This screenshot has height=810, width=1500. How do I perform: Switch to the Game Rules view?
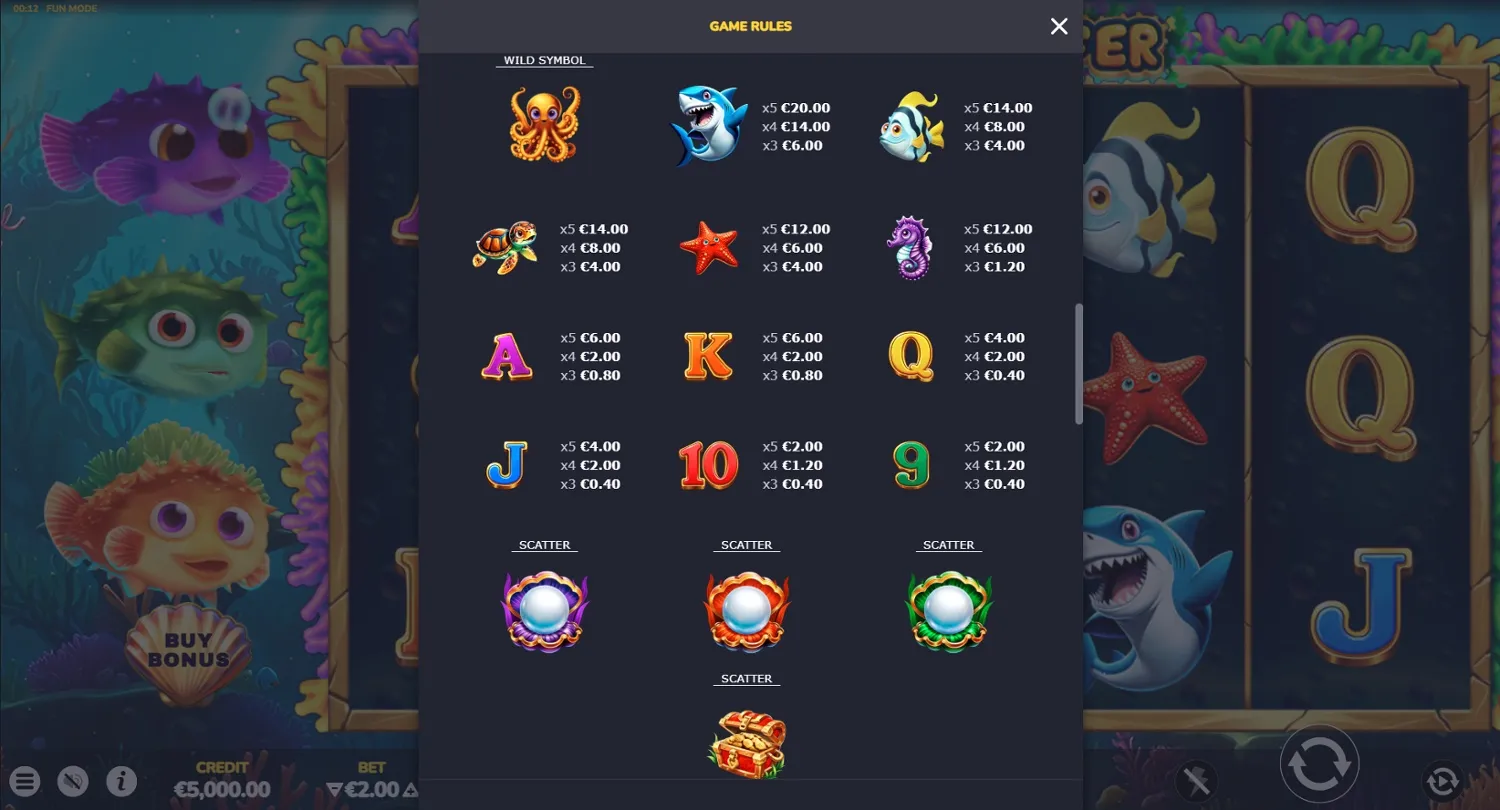click(751, 26)
